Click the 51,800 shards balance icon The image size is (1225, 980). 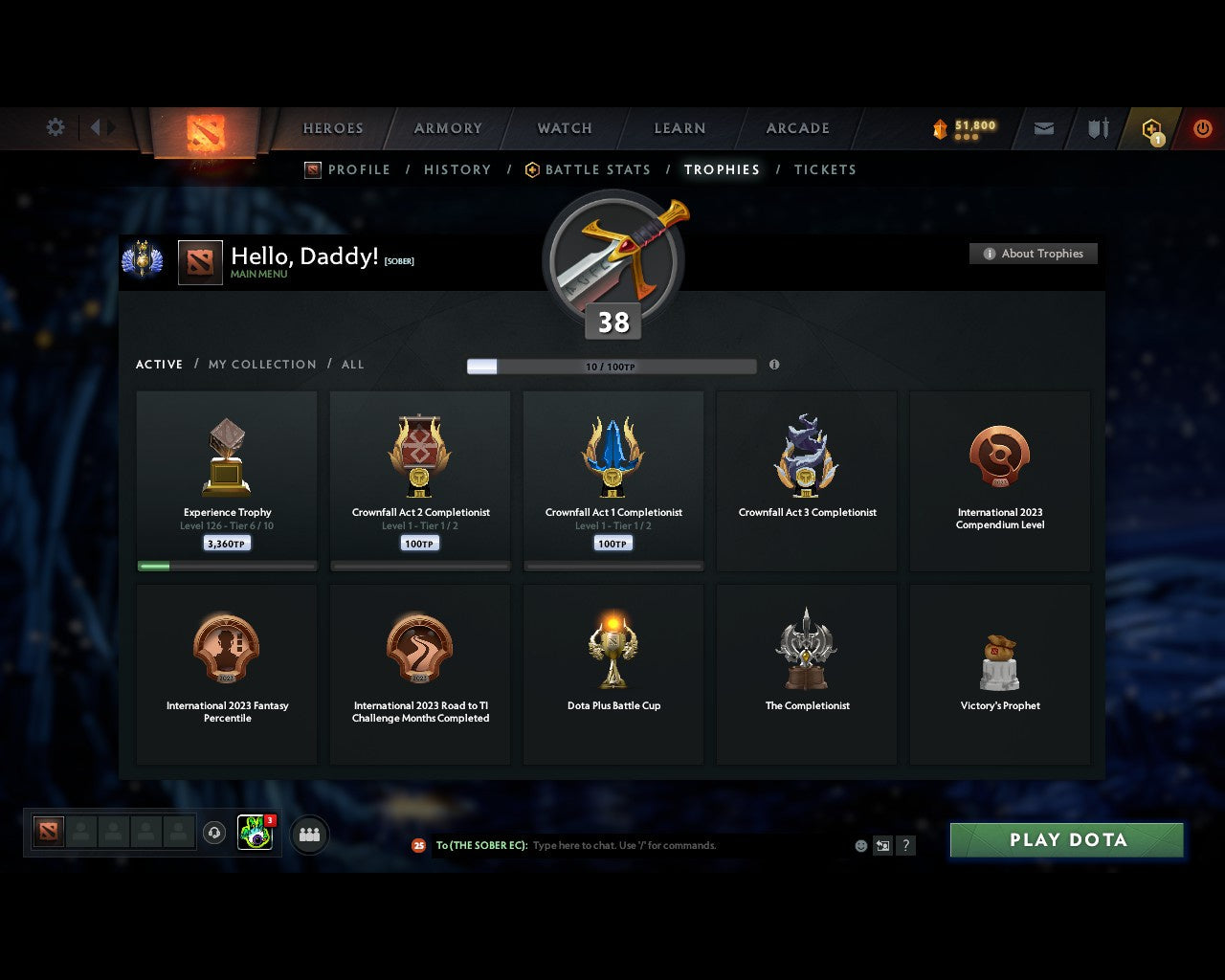[x=941, y=125]
